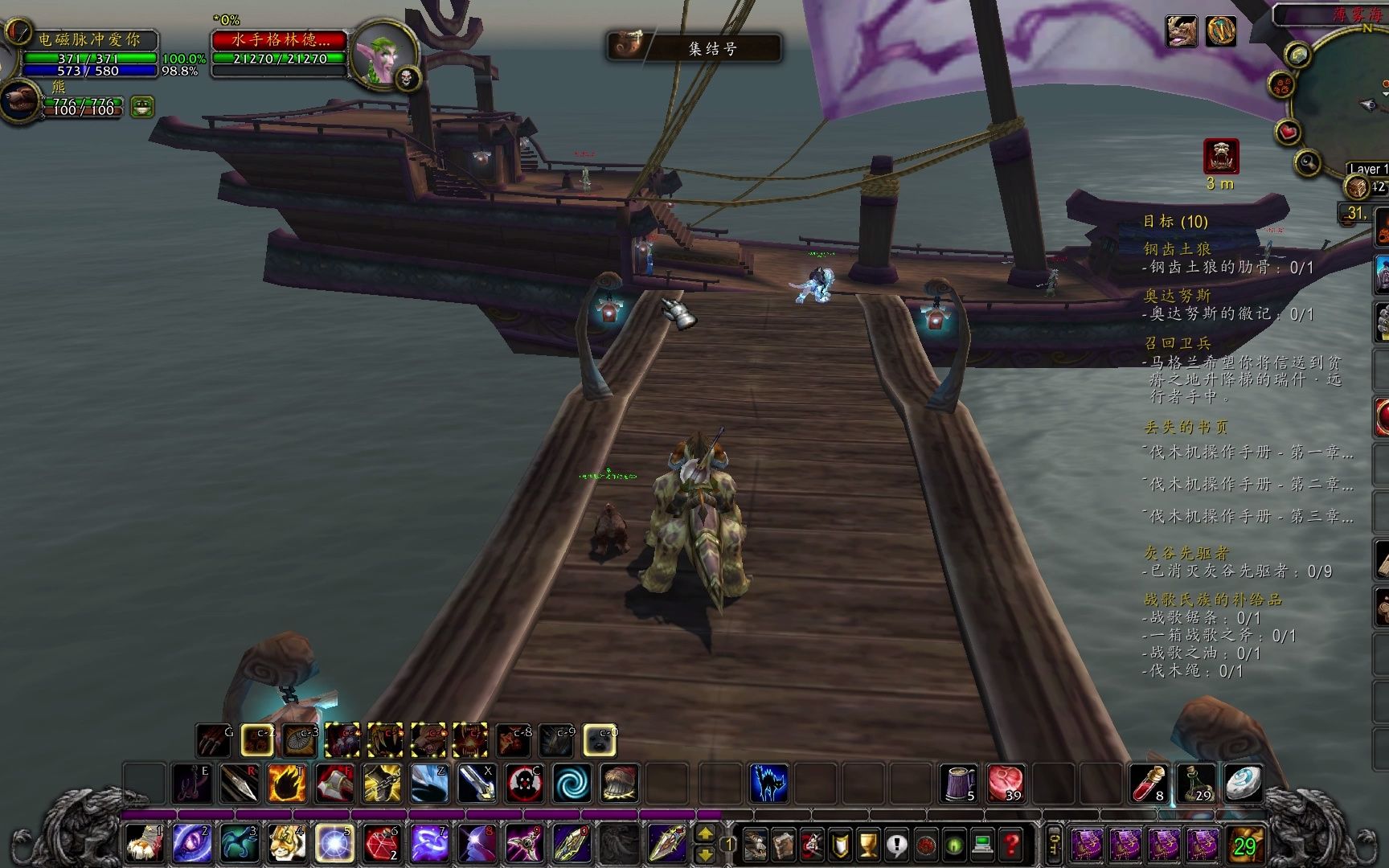Use the blue swirl portal ability

(572, 783)
